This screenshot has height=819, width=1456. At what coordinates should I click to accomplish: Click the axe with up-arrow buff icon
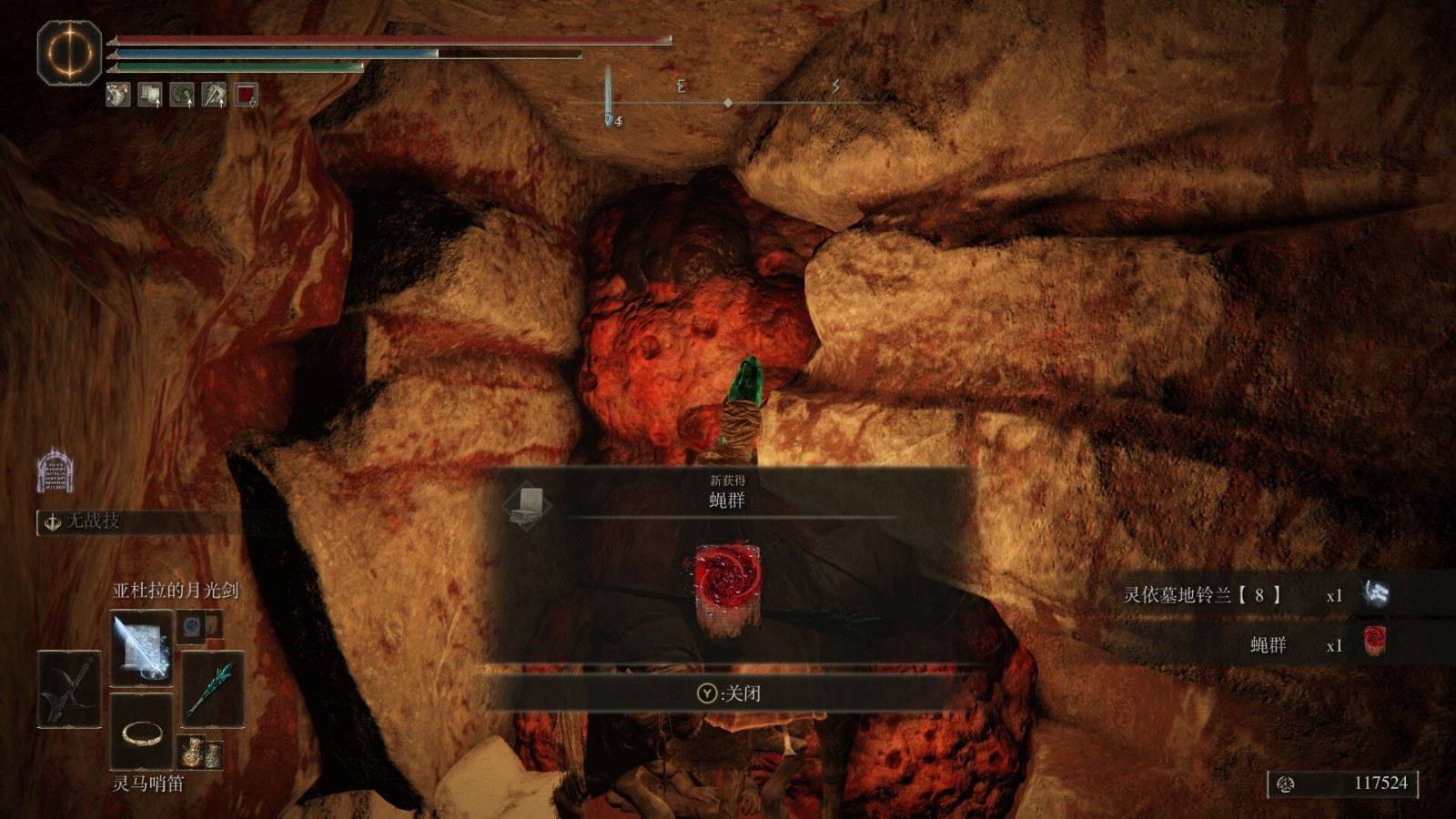pyautogui.click(x=214, y=94)
